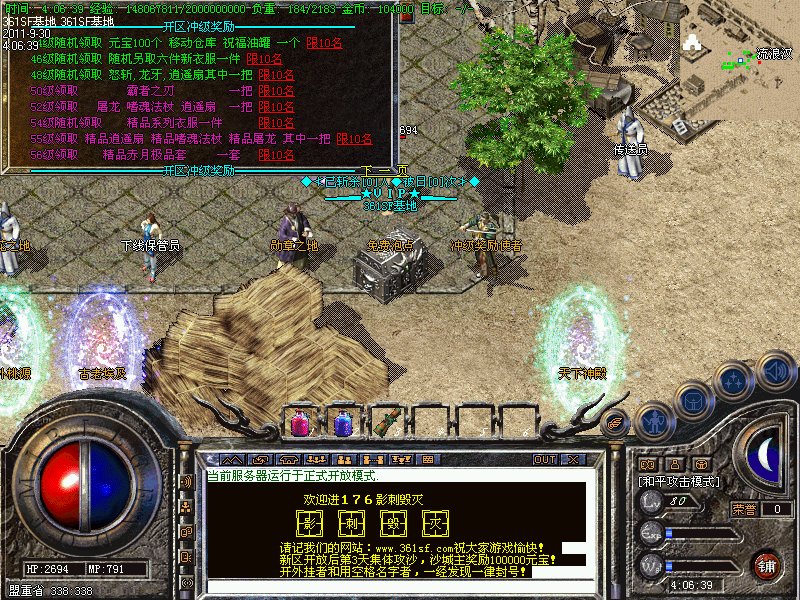Viewport: 800px width, 600px height.
Task: Open the character equipment panel button
Action: pos(654,420)
